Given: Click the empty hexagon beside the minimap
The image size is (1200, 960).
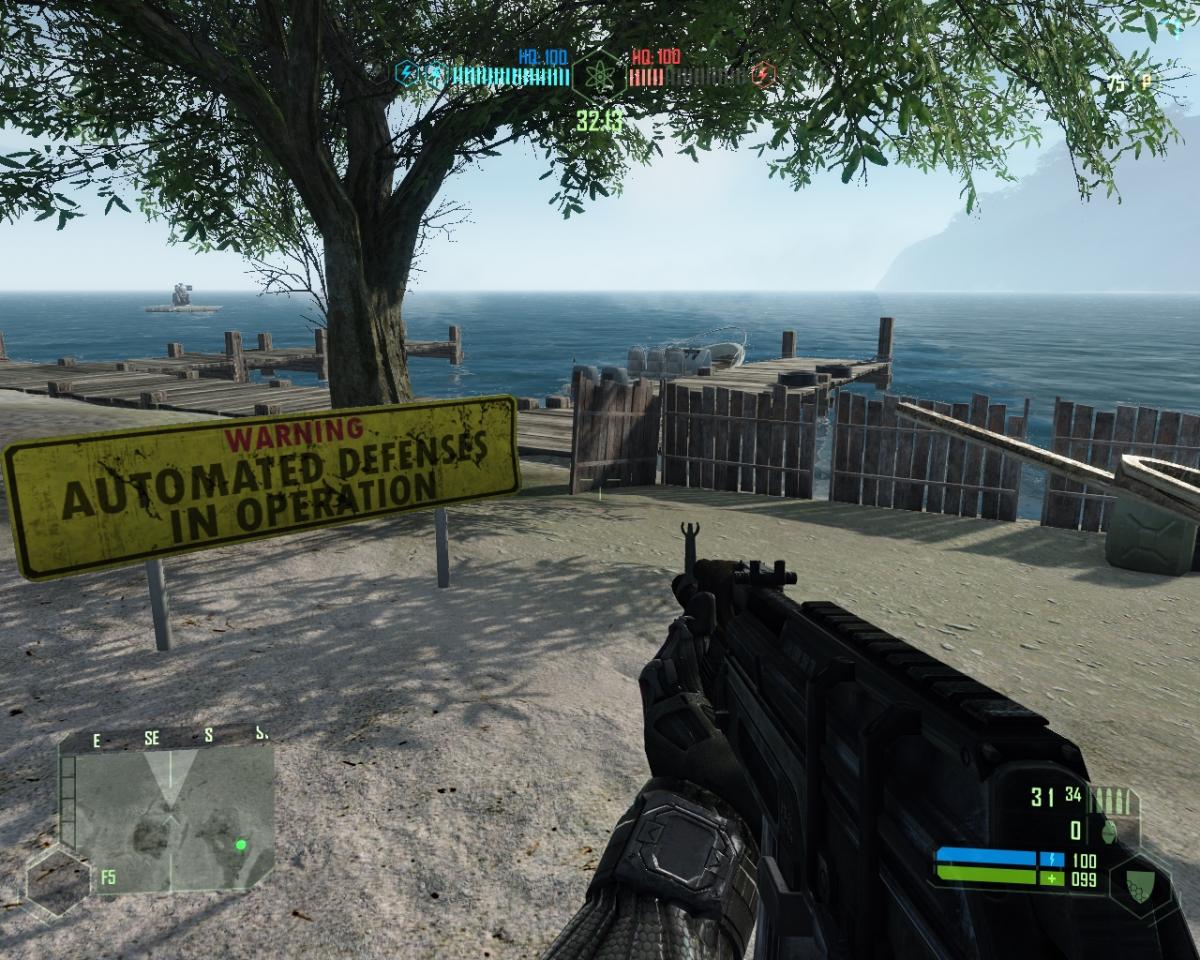Looking at the screenshot, I should point(58,882).
